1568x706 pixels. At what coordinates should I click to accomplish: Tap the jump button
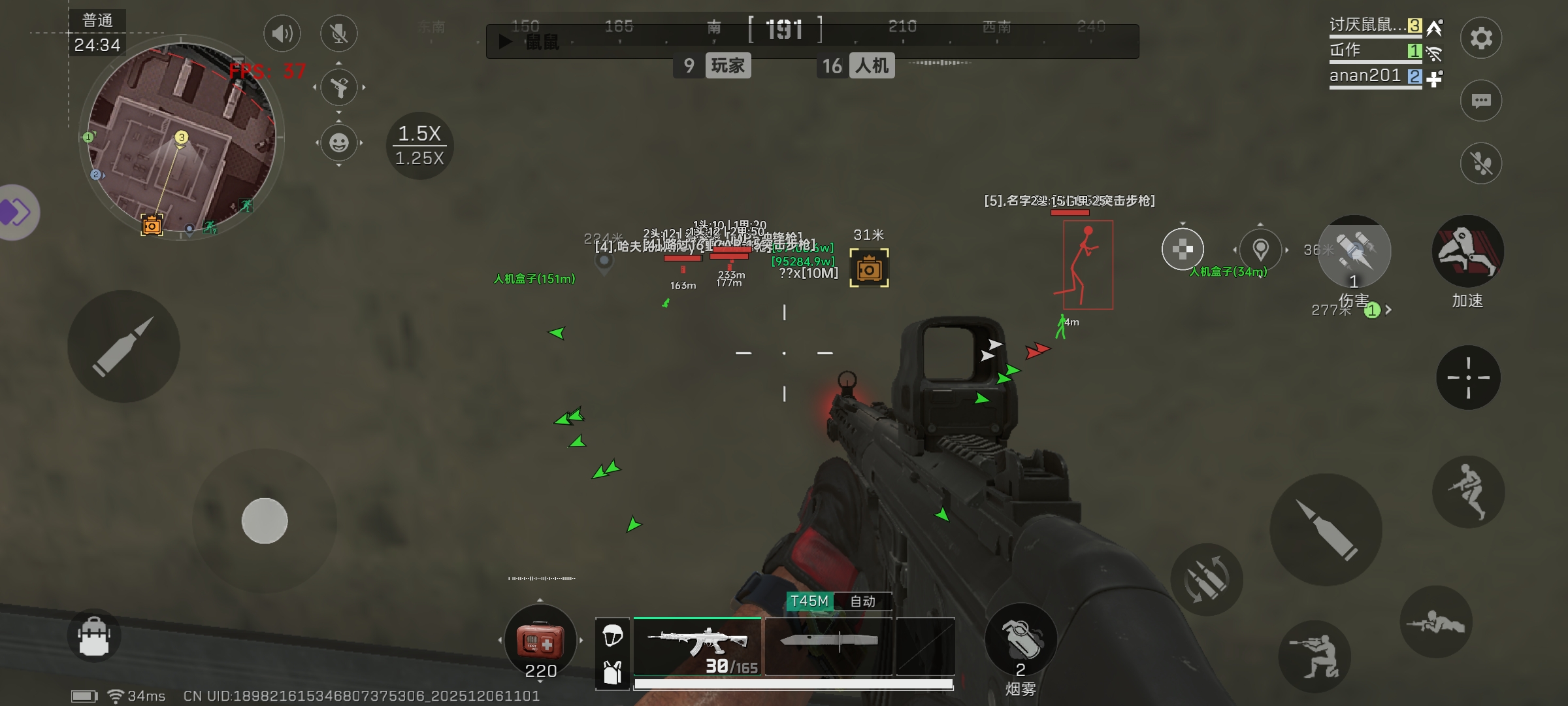coord(1468,492)
